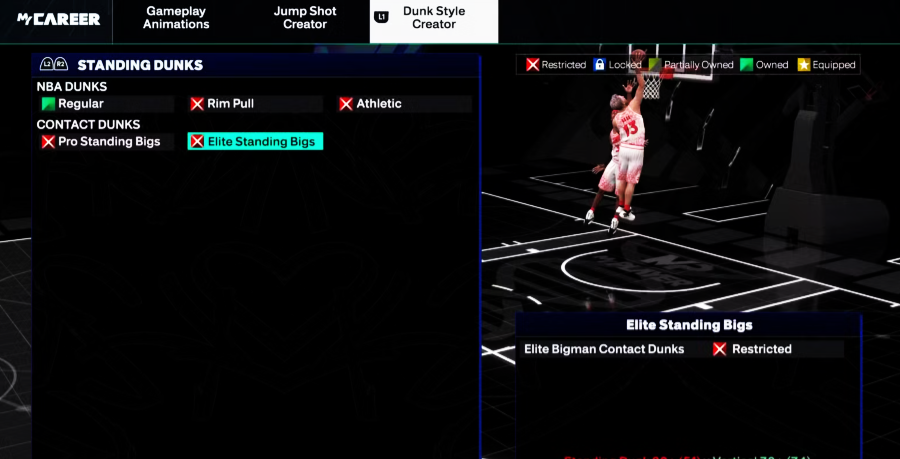This screenshot has height=459, width=900.
Task: Switch to the Gameplay Animations tab
Action: [176, 18]
